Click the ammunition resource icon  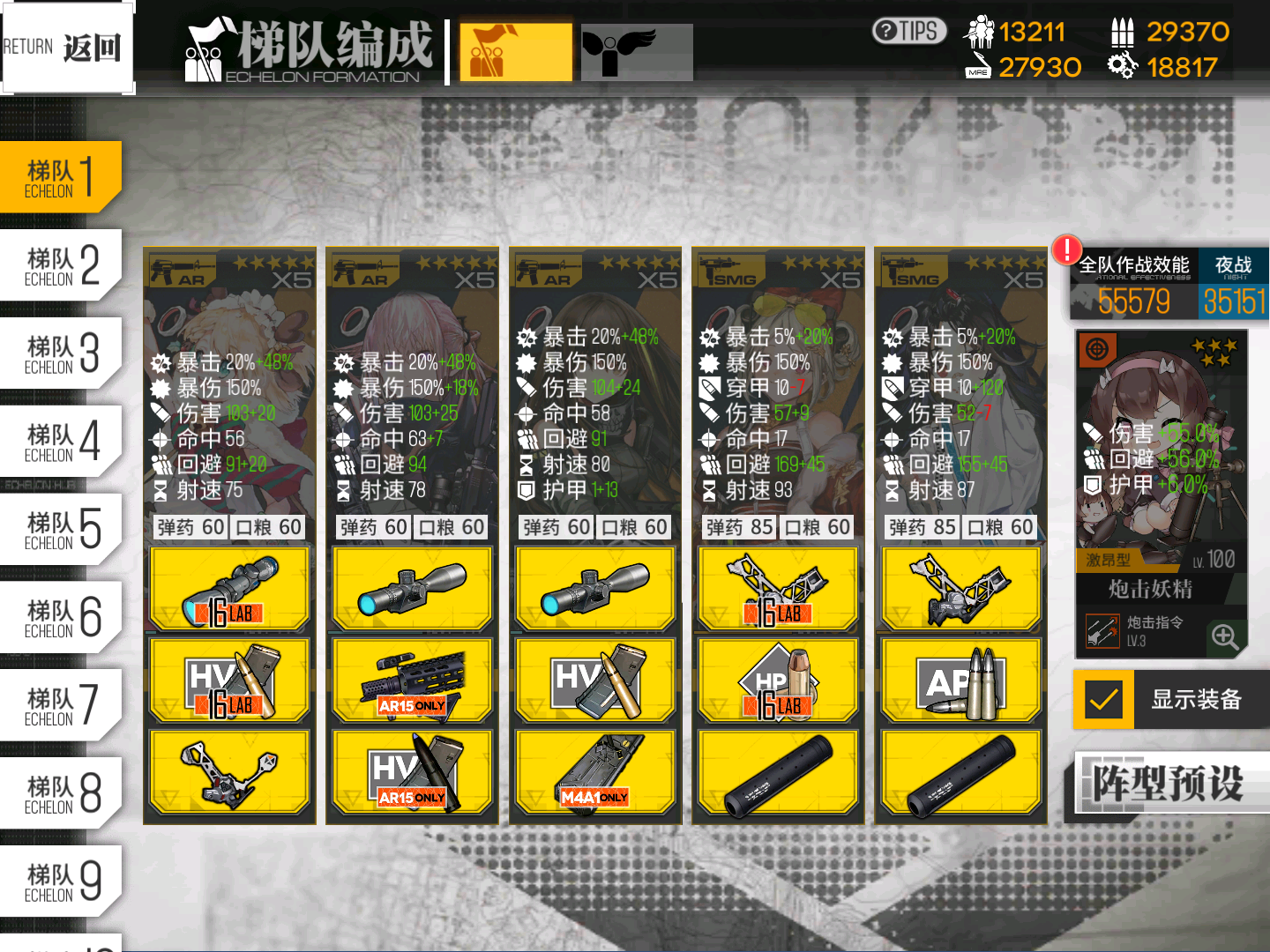1124,32
